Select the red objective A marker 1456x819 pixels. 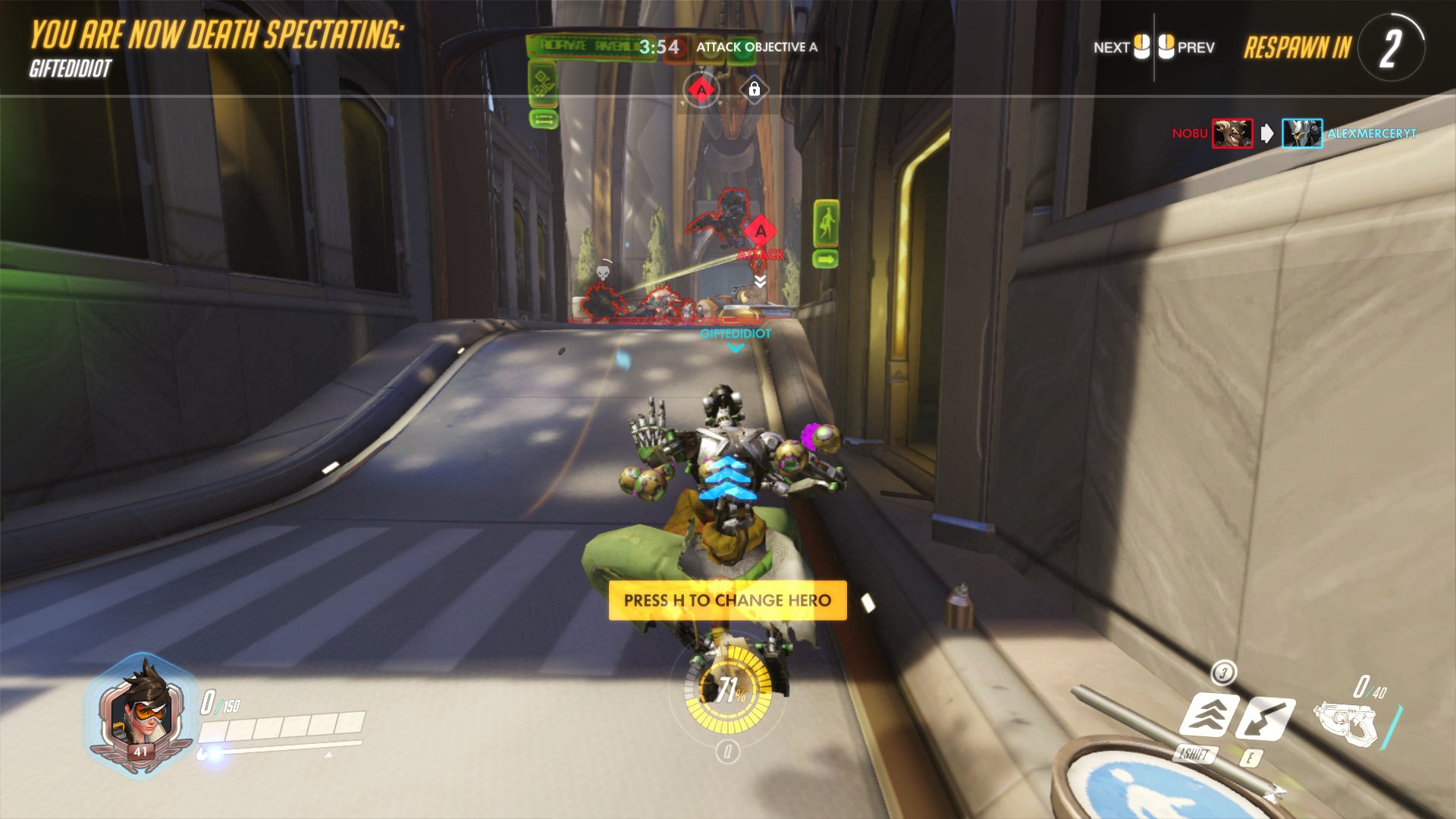[701, 90]
